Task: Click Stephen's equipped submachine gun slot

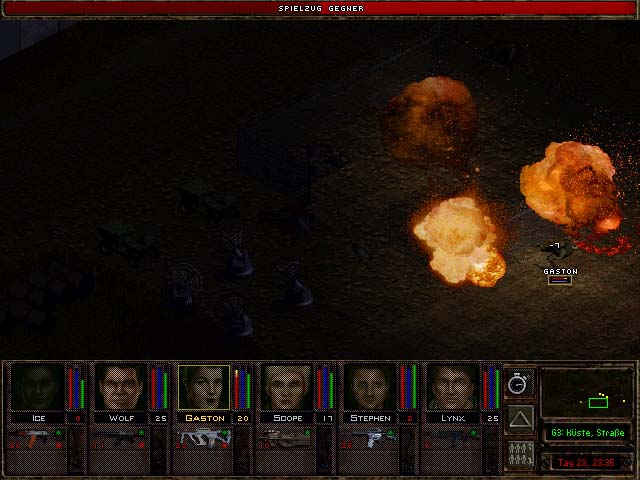Action: pos(369,441)
